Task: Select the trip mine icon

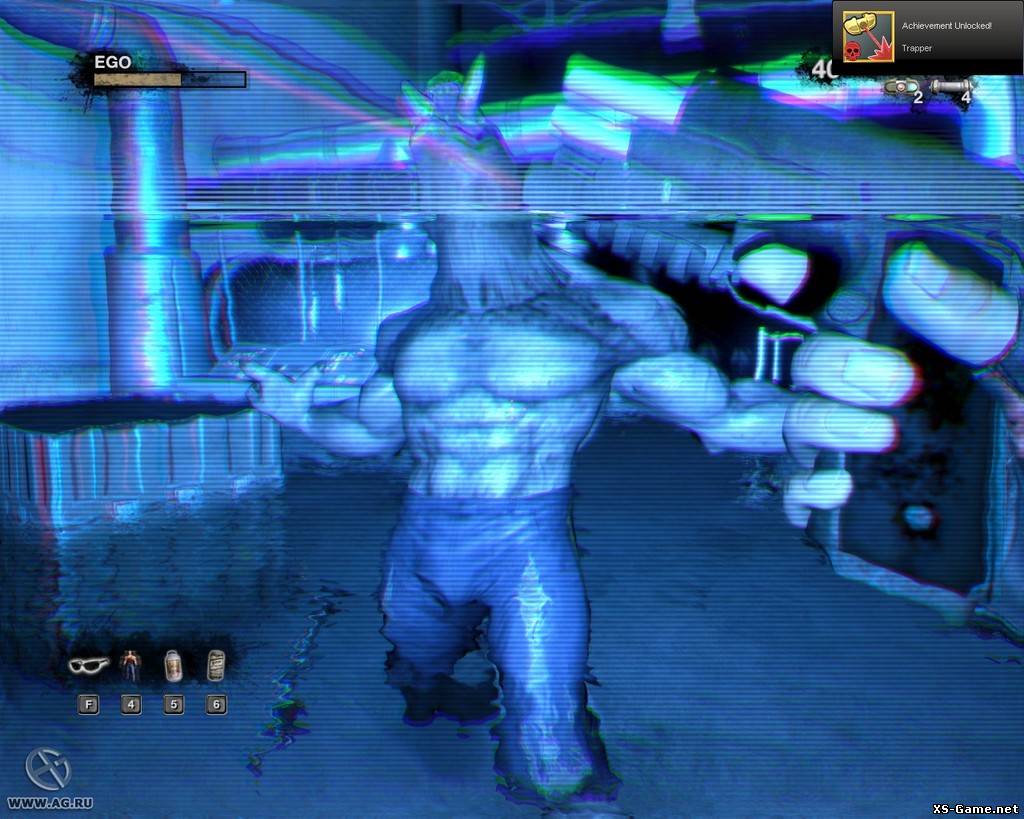Action: (902, 87)
